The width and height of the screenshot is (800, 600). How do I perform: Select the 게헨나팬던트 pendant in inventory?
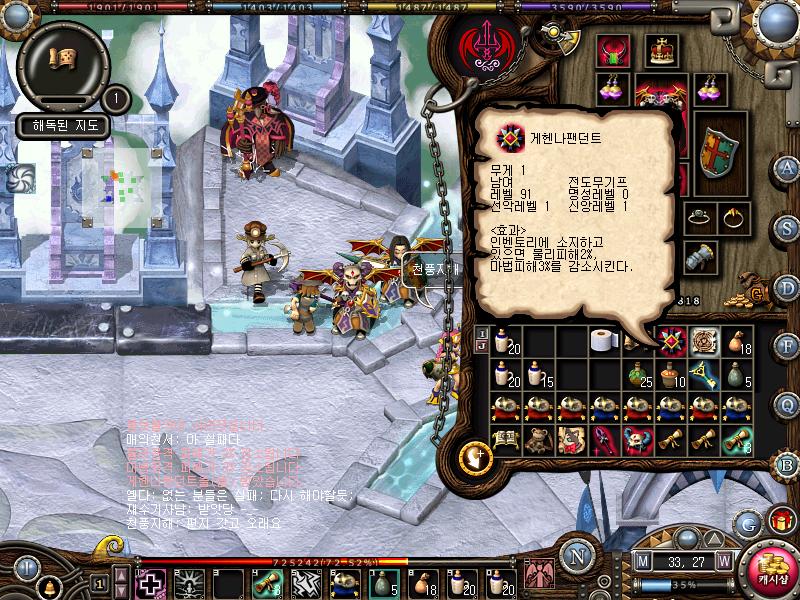click(672, 342)
